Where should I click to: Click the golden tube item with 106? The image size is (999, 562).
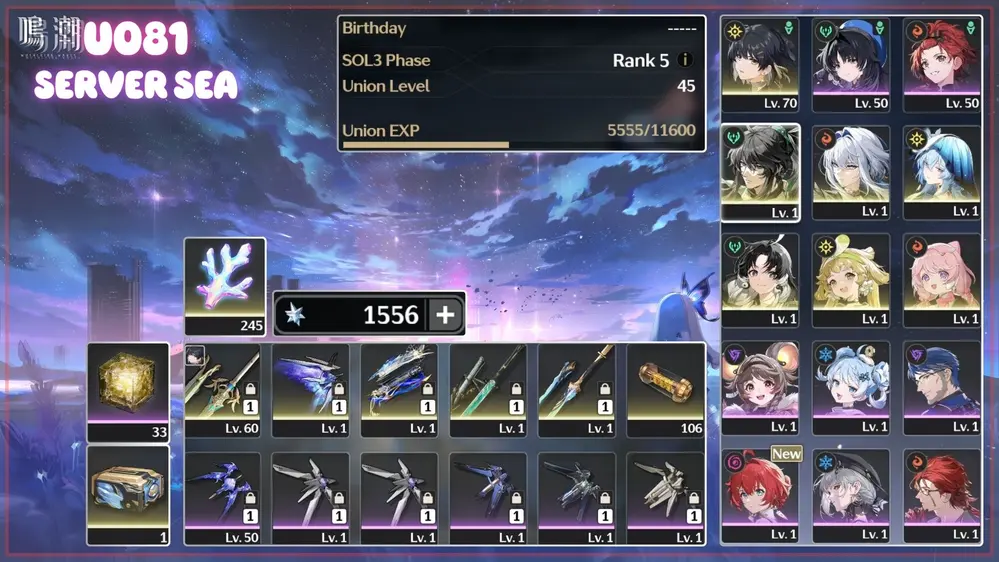[x=665, y=389]
